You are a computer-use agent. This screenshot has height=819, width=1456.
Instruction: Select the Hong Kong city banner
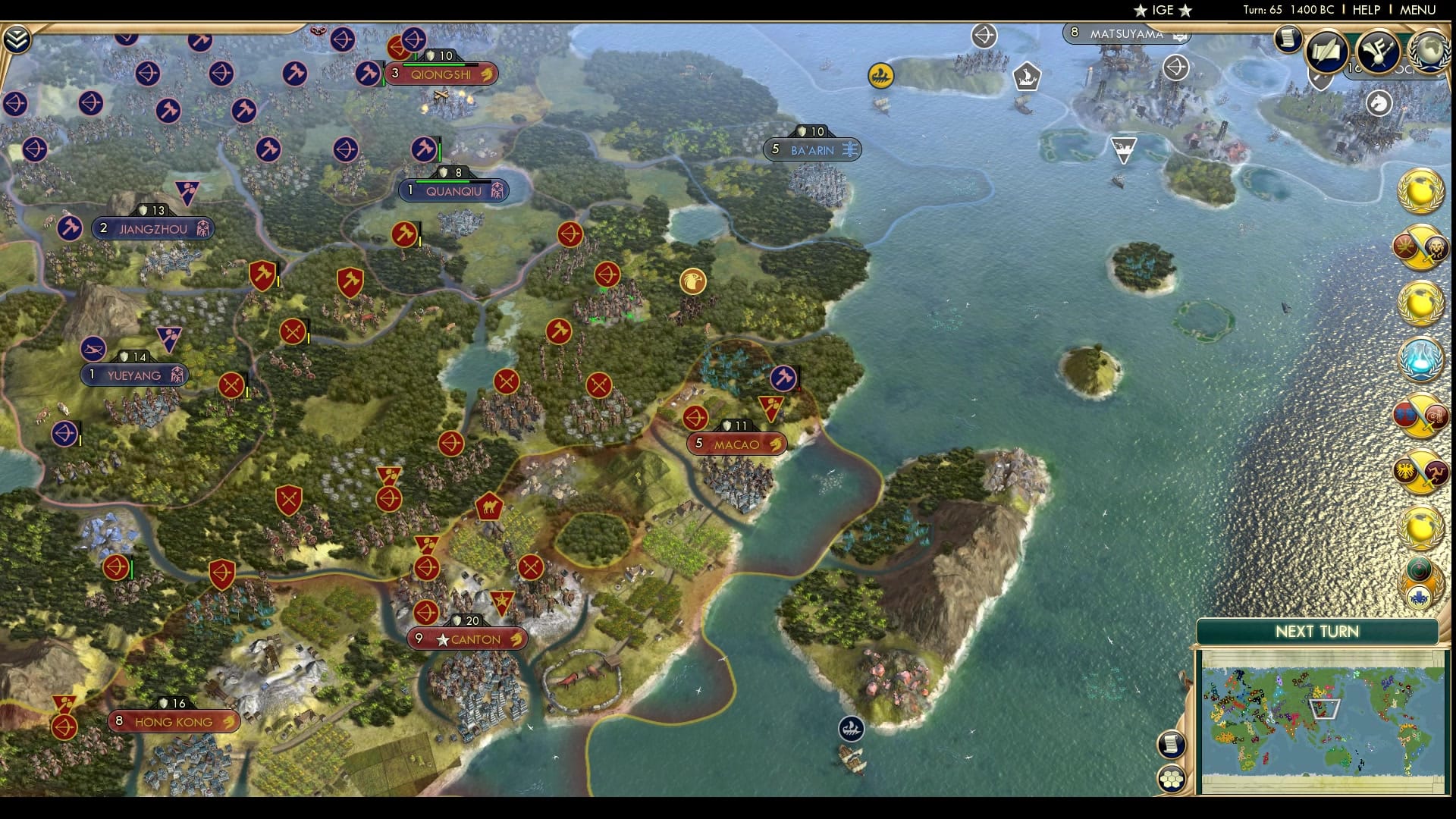[x=173, y=720]
